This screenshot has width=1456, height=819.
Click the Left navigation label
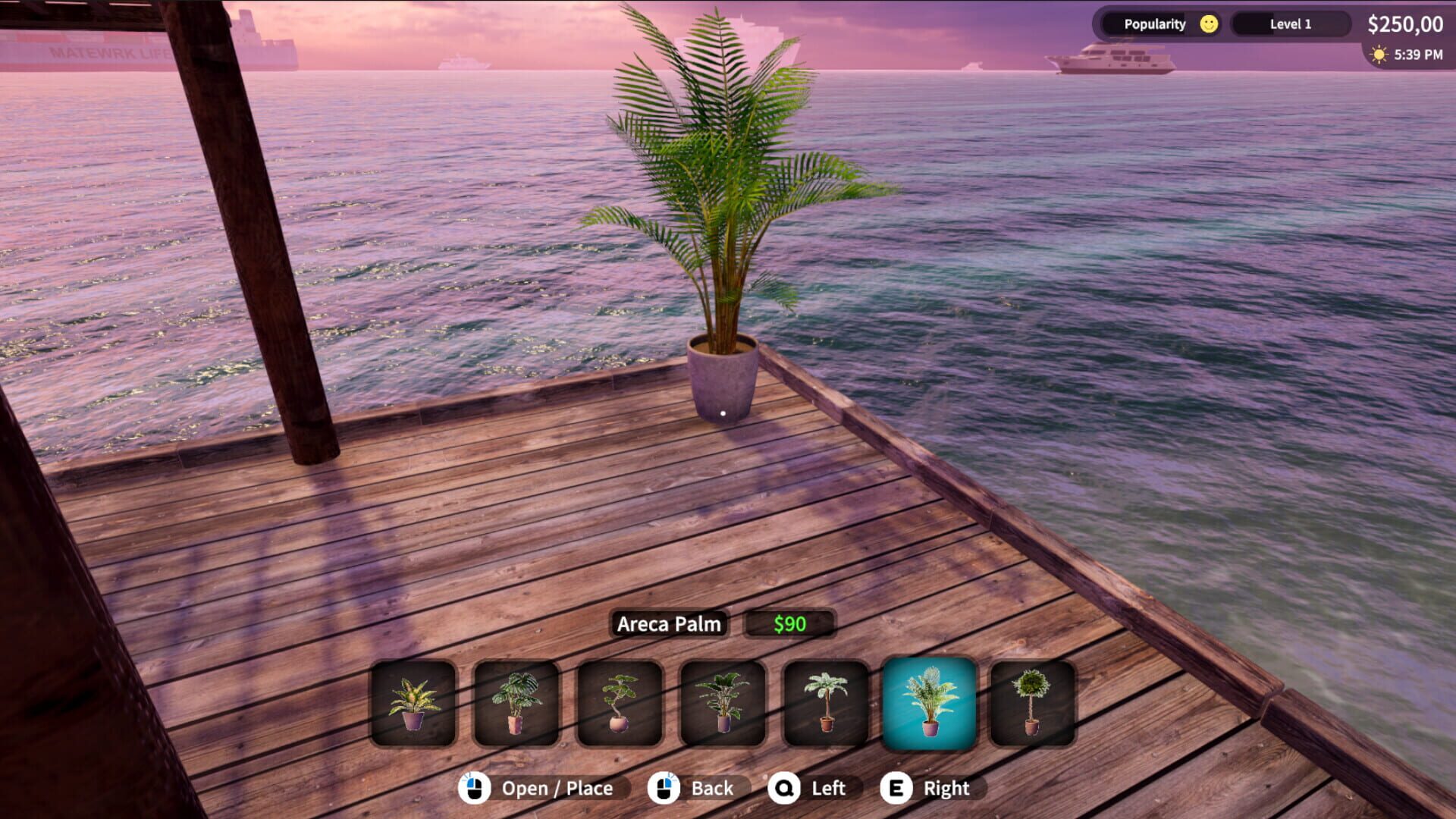[827, 788]
